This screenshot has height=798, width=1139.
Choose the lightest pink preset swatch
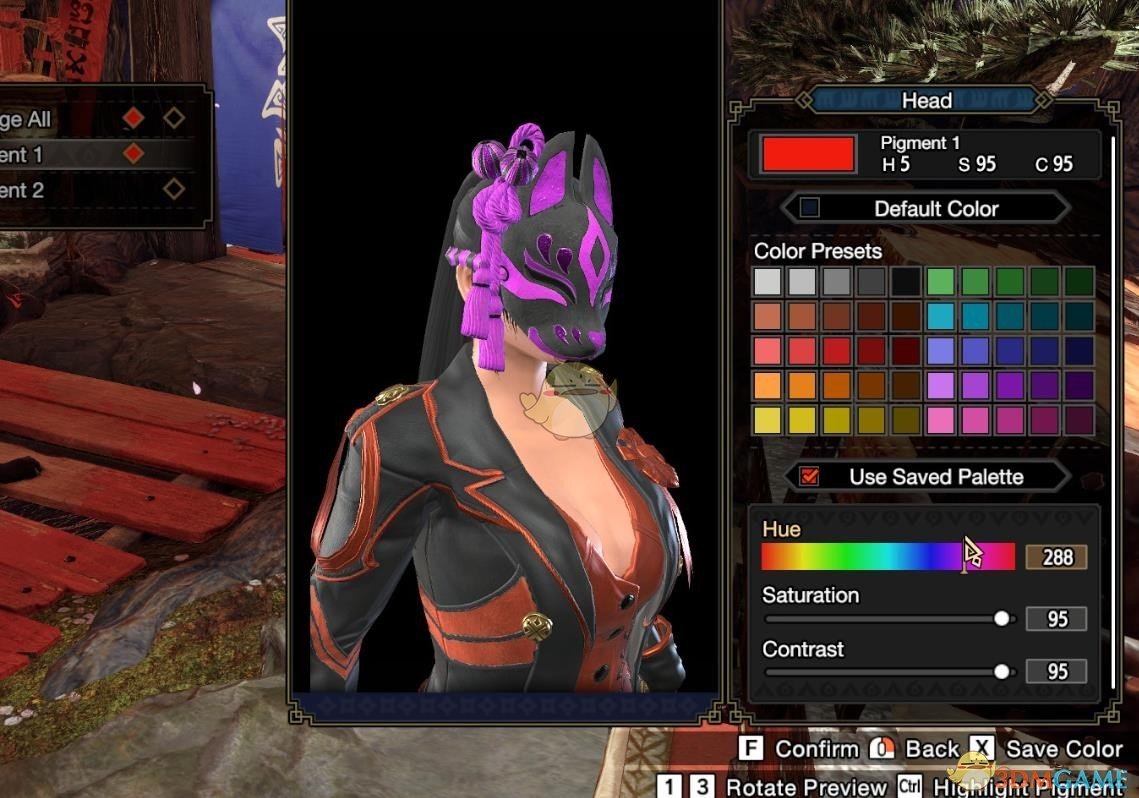point(941,420)
